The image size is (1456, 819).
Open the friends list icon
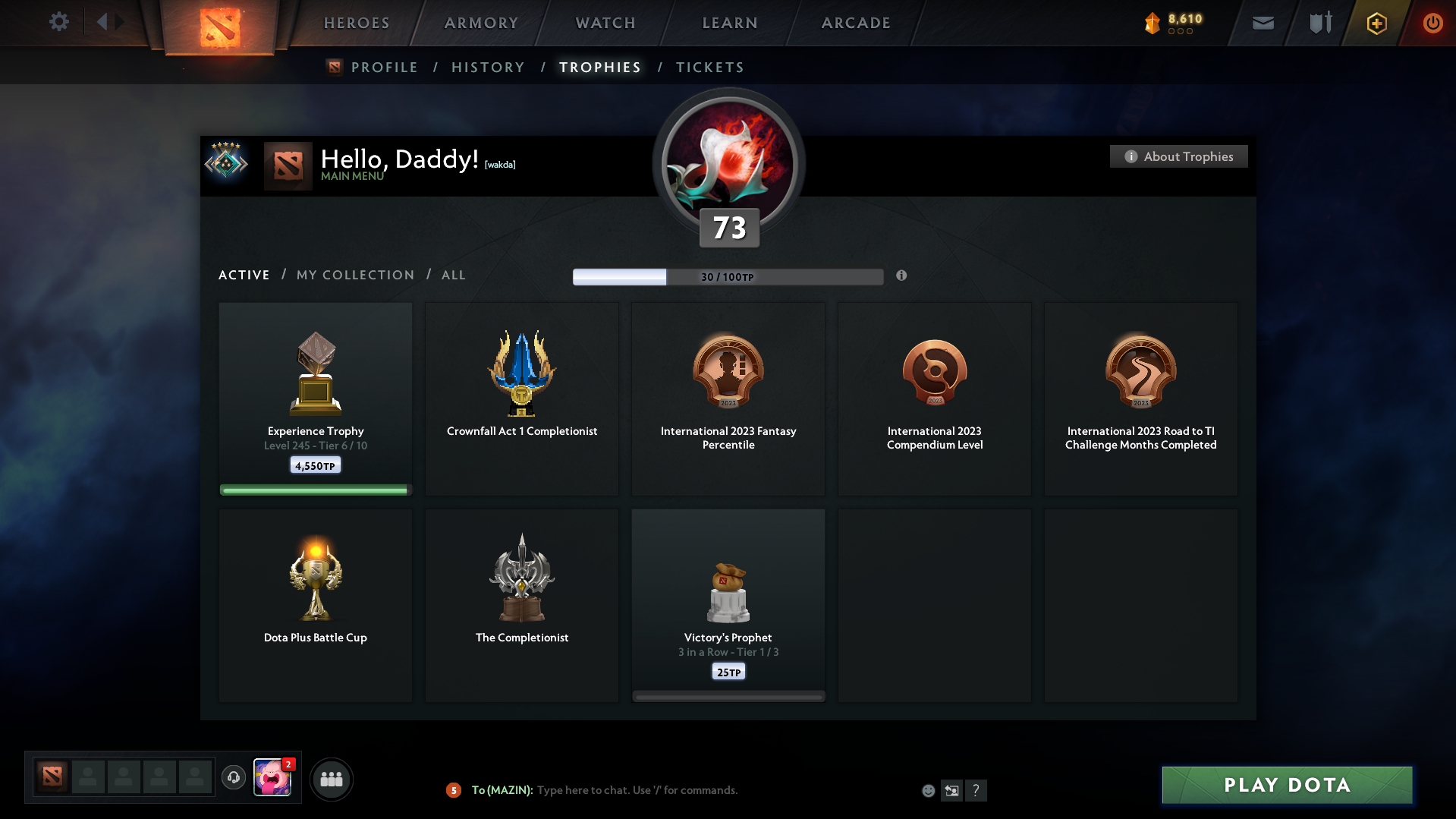(x=331, y=779)
